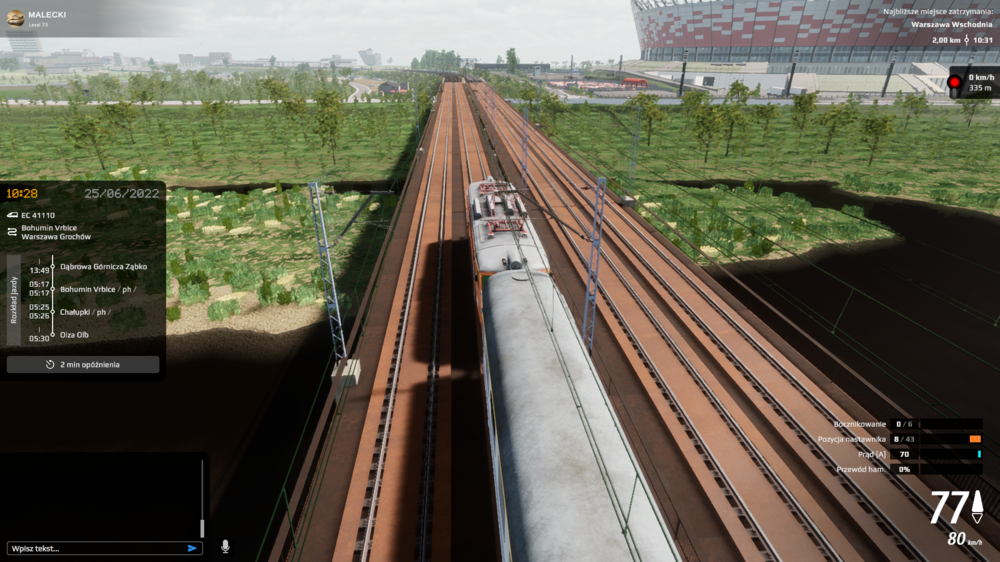Open the MALECKI player avatar
This screenshot has width=1000, height=562.
click(15, 17)
